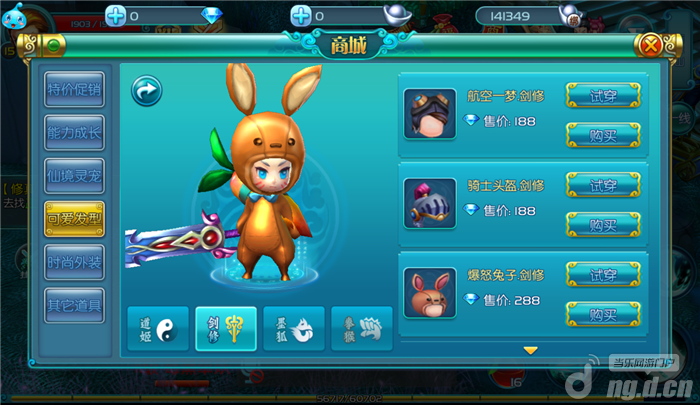Try on the 航空一梦 headgear

(x=603, y=95)
